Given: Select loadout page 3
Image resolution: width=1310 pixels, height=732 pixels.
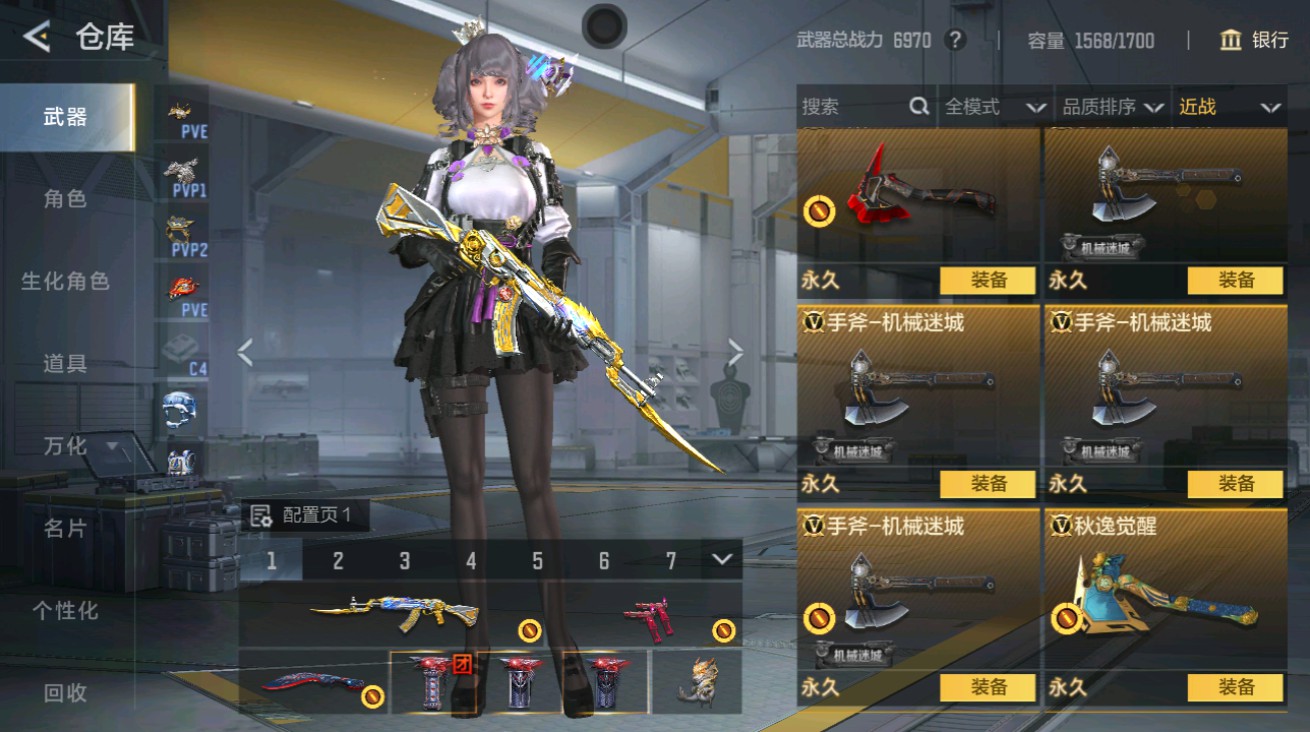Looking at the screenshot, I should coord(404,561).
